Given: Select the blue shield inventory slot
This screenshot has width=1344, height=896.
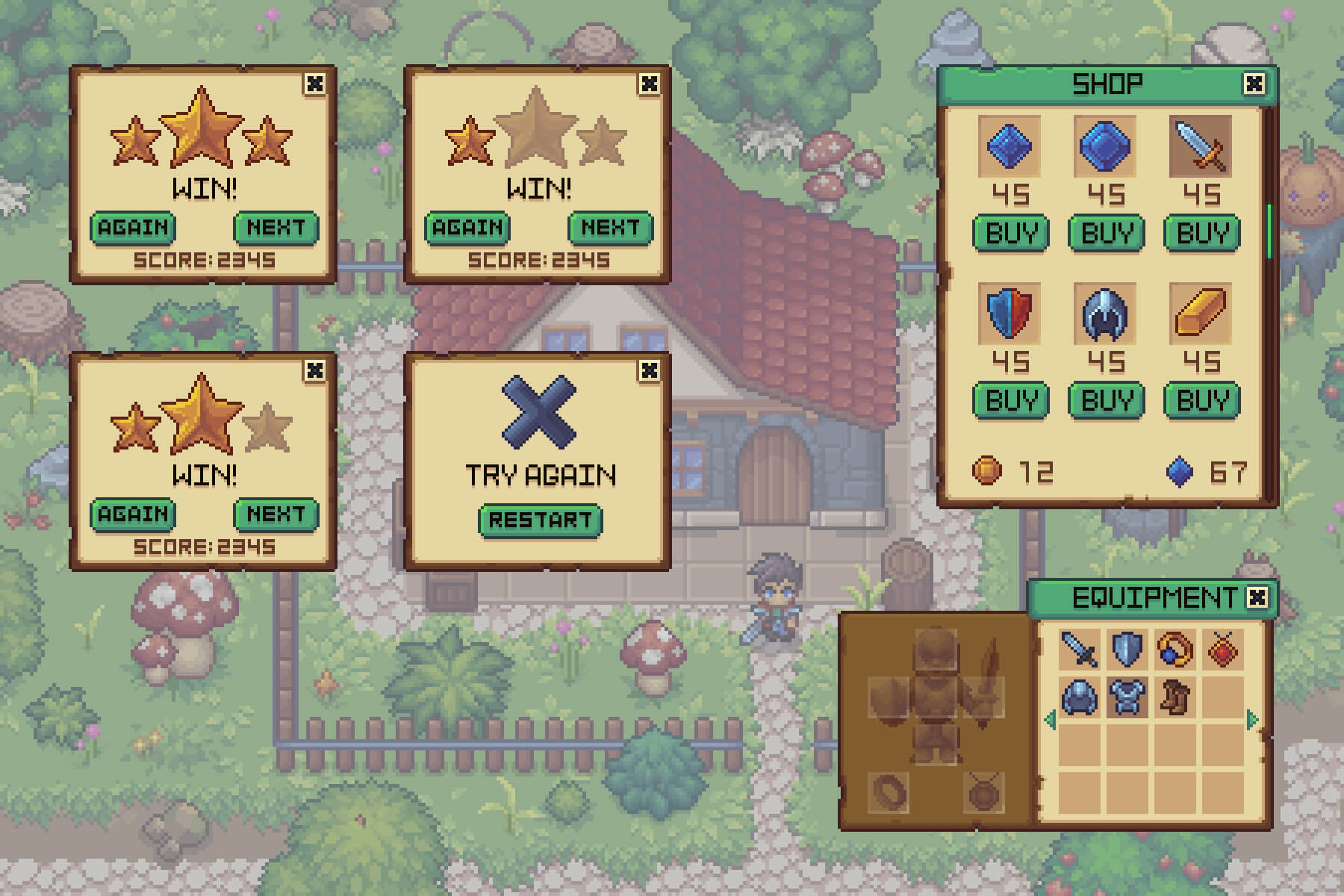Looking at the screenshot, I should pos(1127,649).
